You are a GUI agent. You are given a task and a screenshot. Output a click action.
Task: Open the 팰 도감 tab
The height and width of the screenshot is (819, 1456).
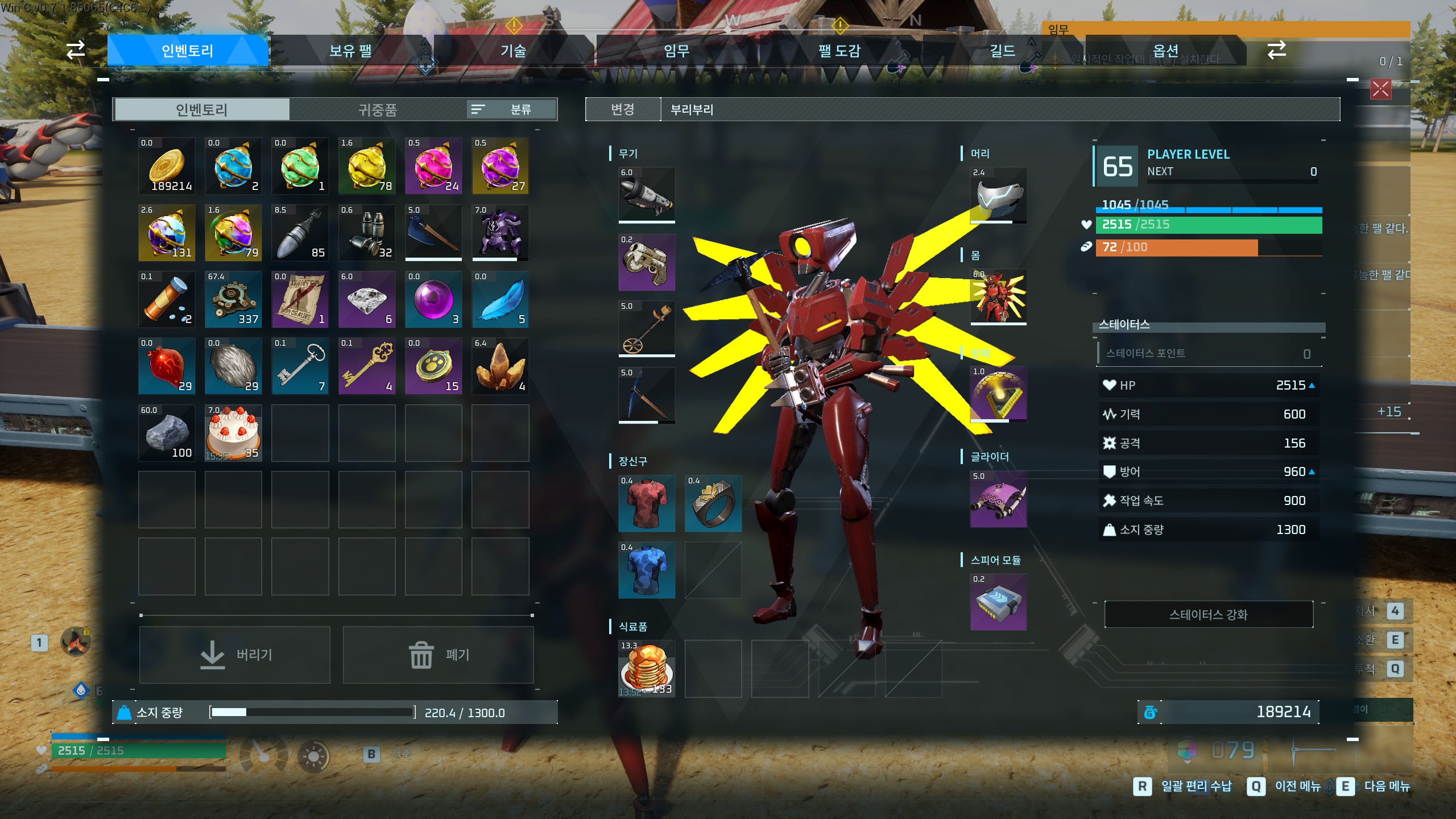[x=839, y=51]
